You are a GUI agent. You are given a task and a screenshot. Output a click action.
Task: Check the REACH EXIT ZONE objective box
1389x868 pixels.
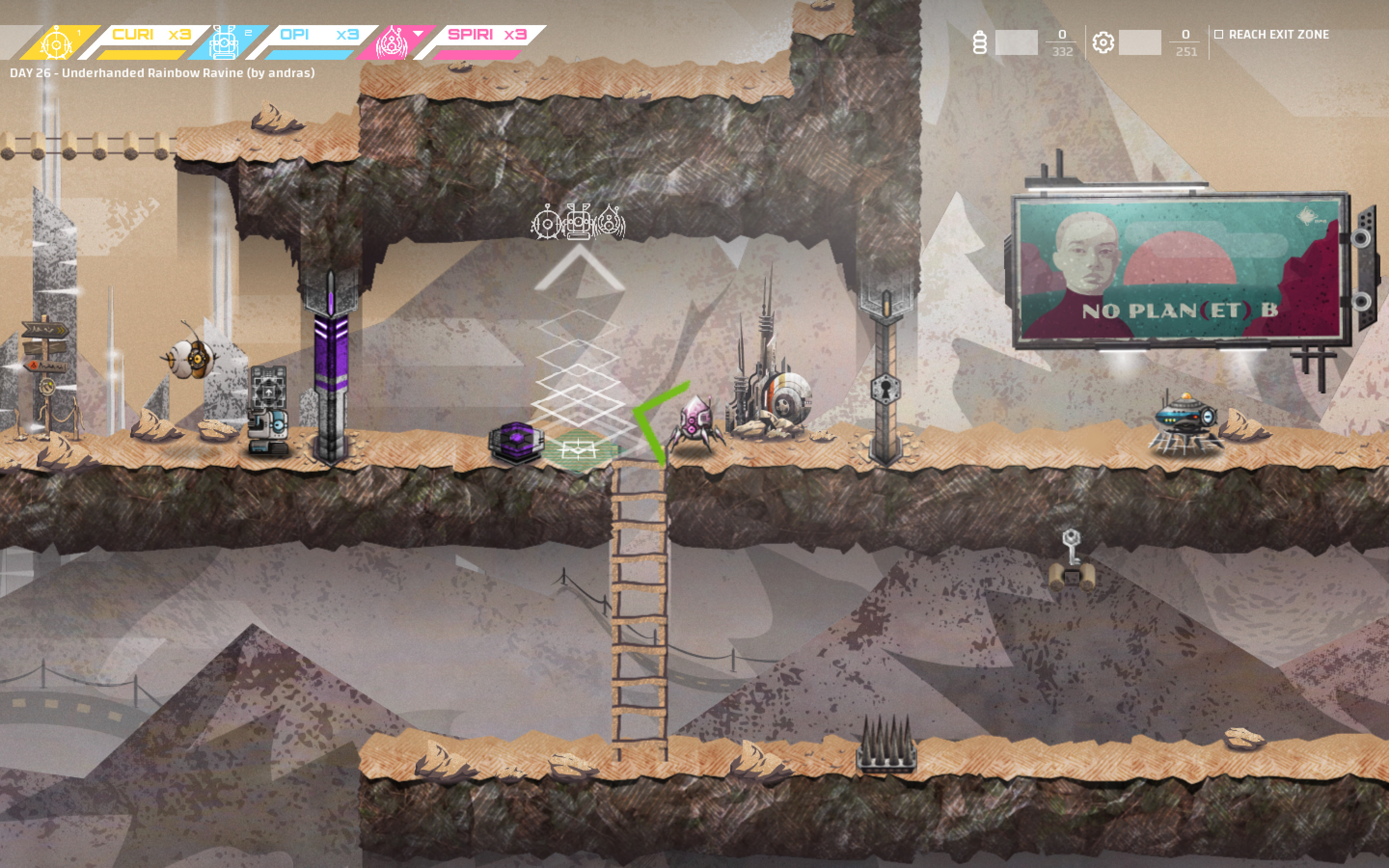[1220, 34]
